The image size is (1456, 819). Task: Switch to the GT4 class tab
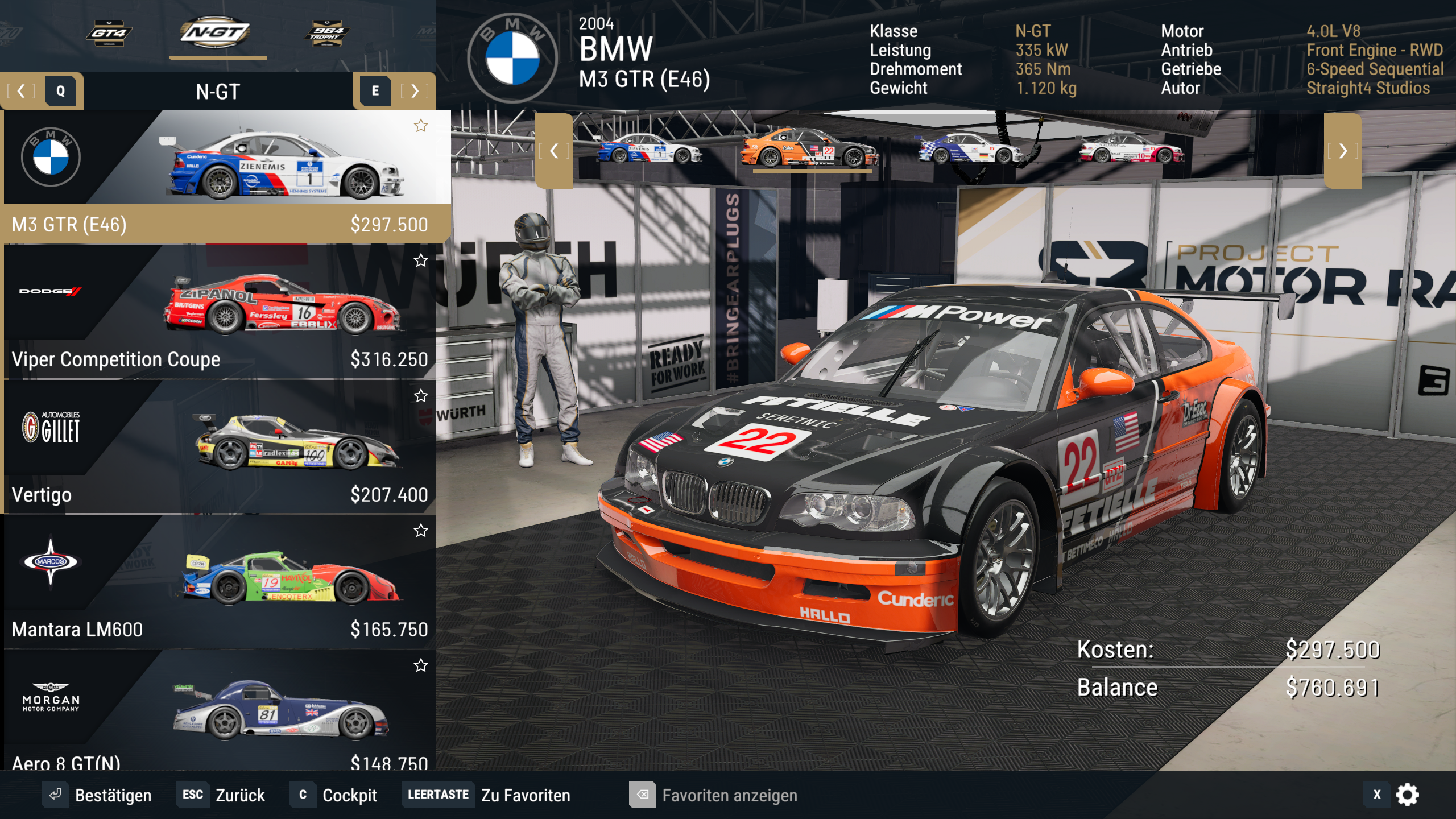109,34
